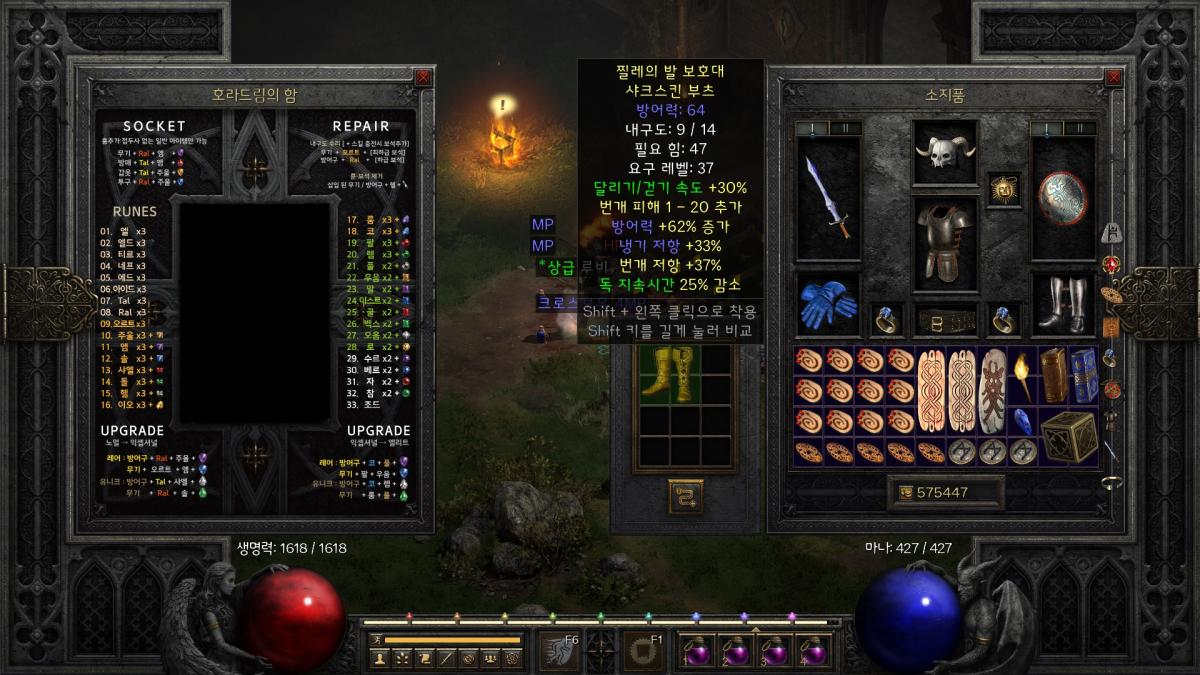Select the equipped sword in the weapon slot
1200x675 pixels.
[828, 200]
